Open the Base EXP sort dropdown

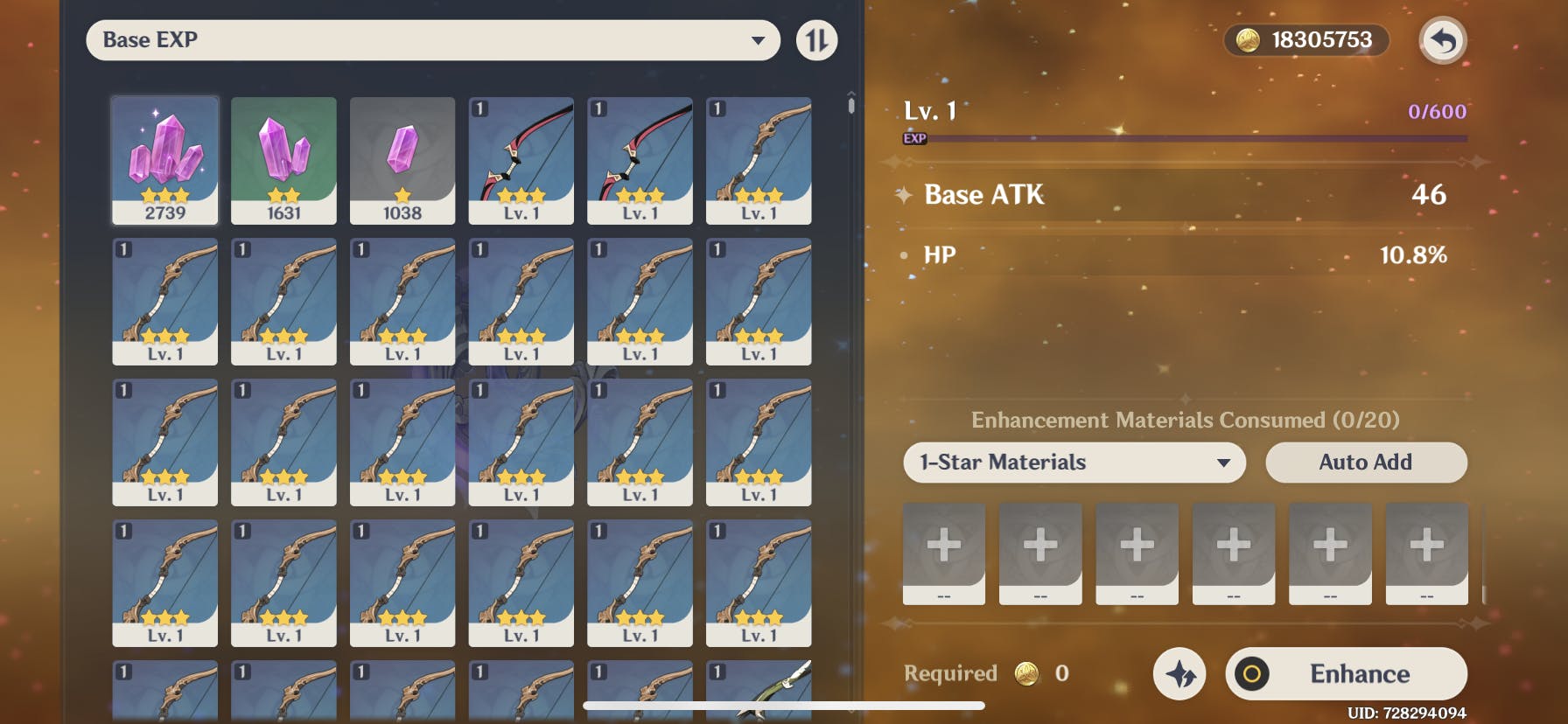pyautogui.click(x=432, y=40)
